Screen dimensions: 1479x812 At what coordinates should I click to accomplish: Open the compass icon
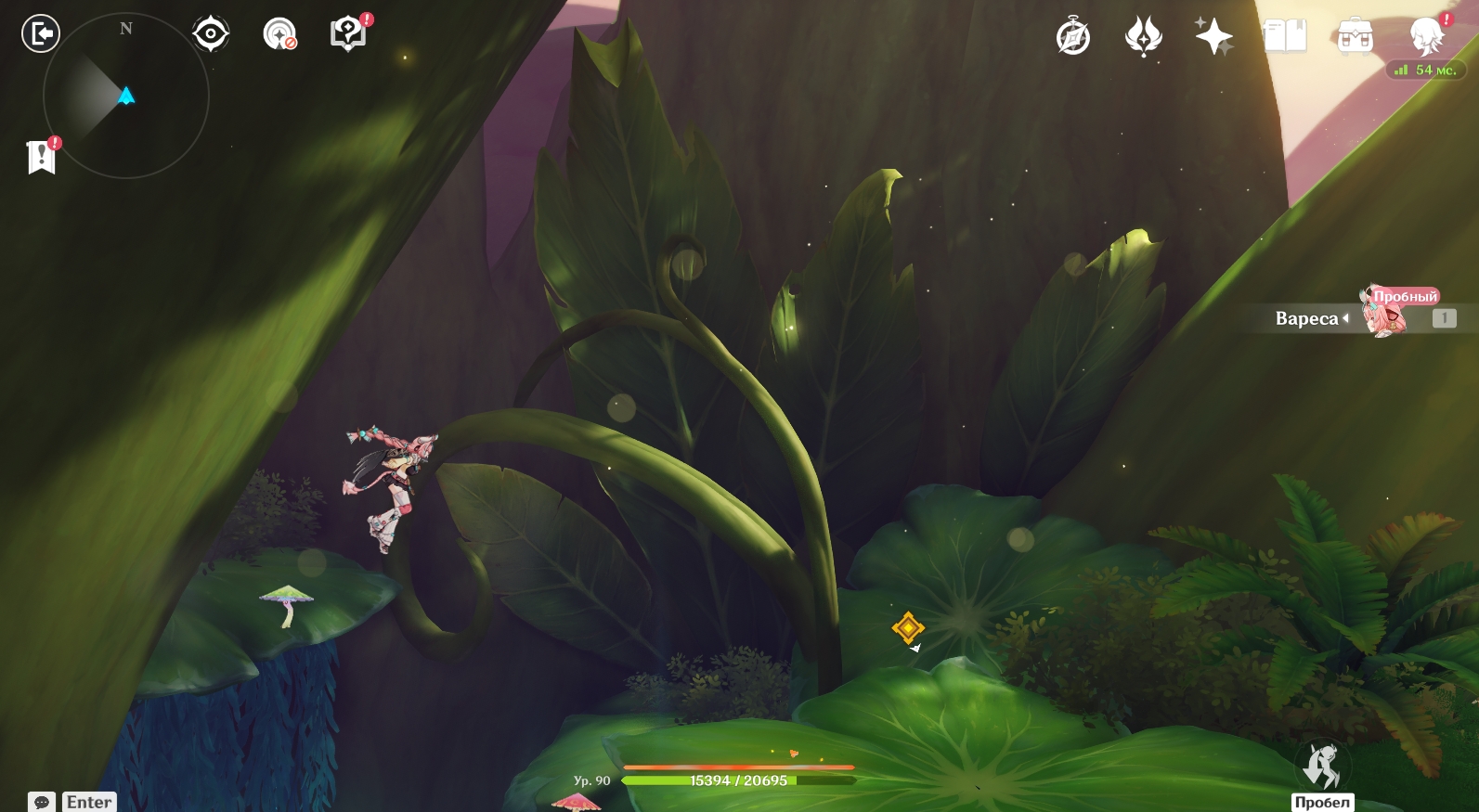[x=1073, y=38]
